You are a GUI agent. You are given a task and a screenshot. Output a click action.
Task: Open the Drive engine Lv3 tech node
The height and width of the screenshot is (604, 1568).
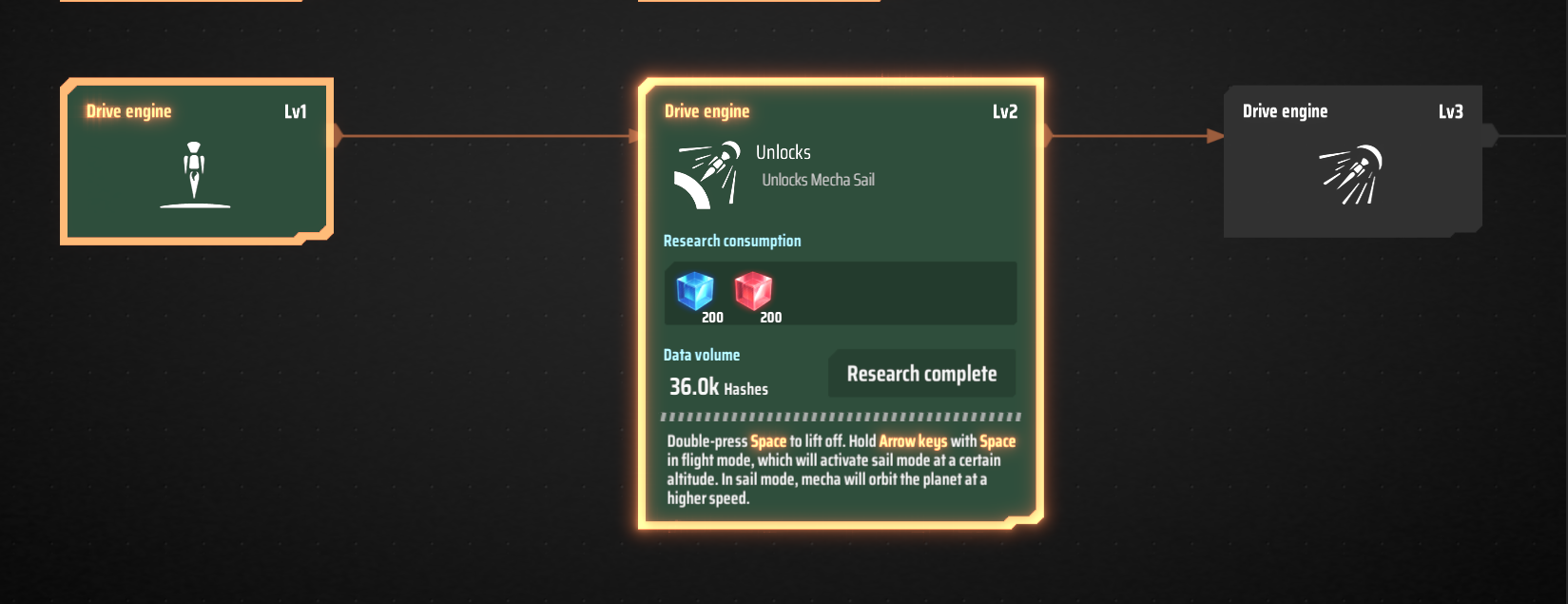[x=1352, y=162]
